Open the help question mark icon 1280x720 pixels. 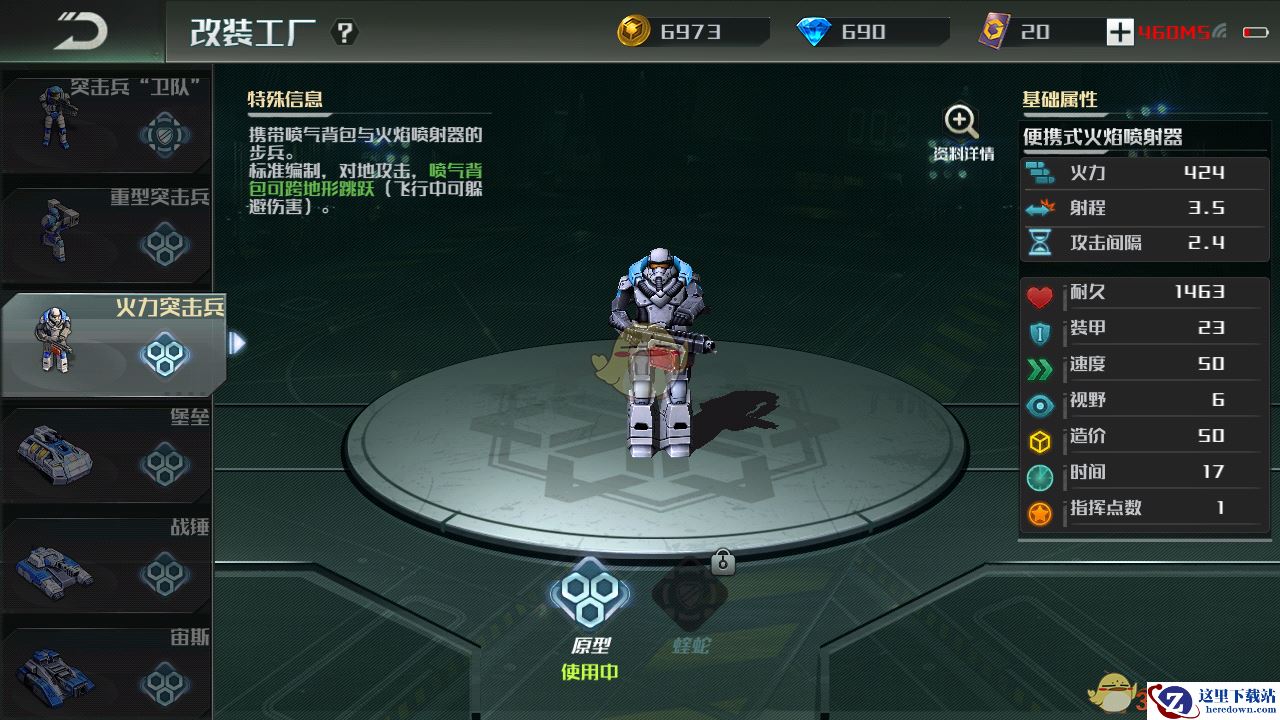click(344, 33)
